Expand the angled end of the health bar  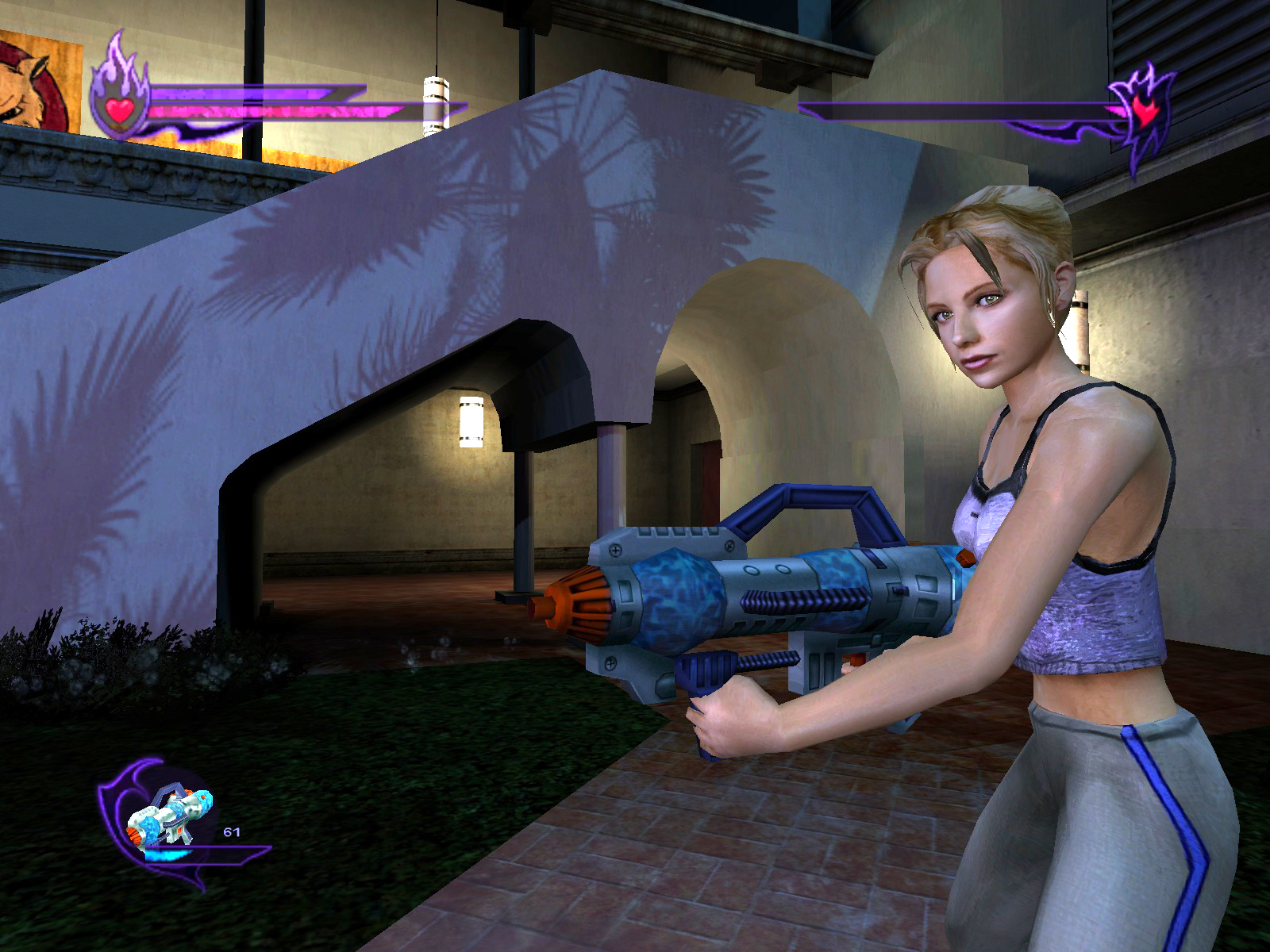(x=357, y=91)
